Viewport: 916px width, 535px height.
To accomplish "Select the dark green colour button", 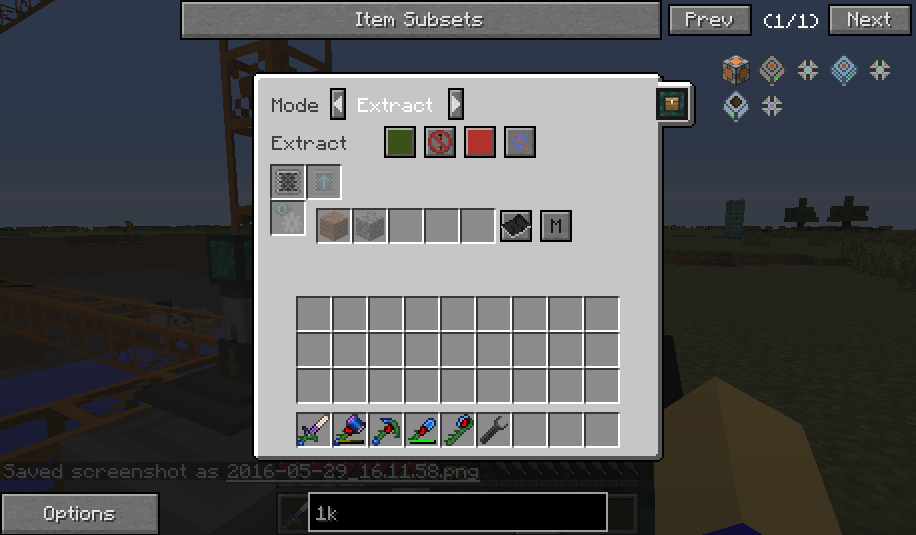I will (400, 143).
